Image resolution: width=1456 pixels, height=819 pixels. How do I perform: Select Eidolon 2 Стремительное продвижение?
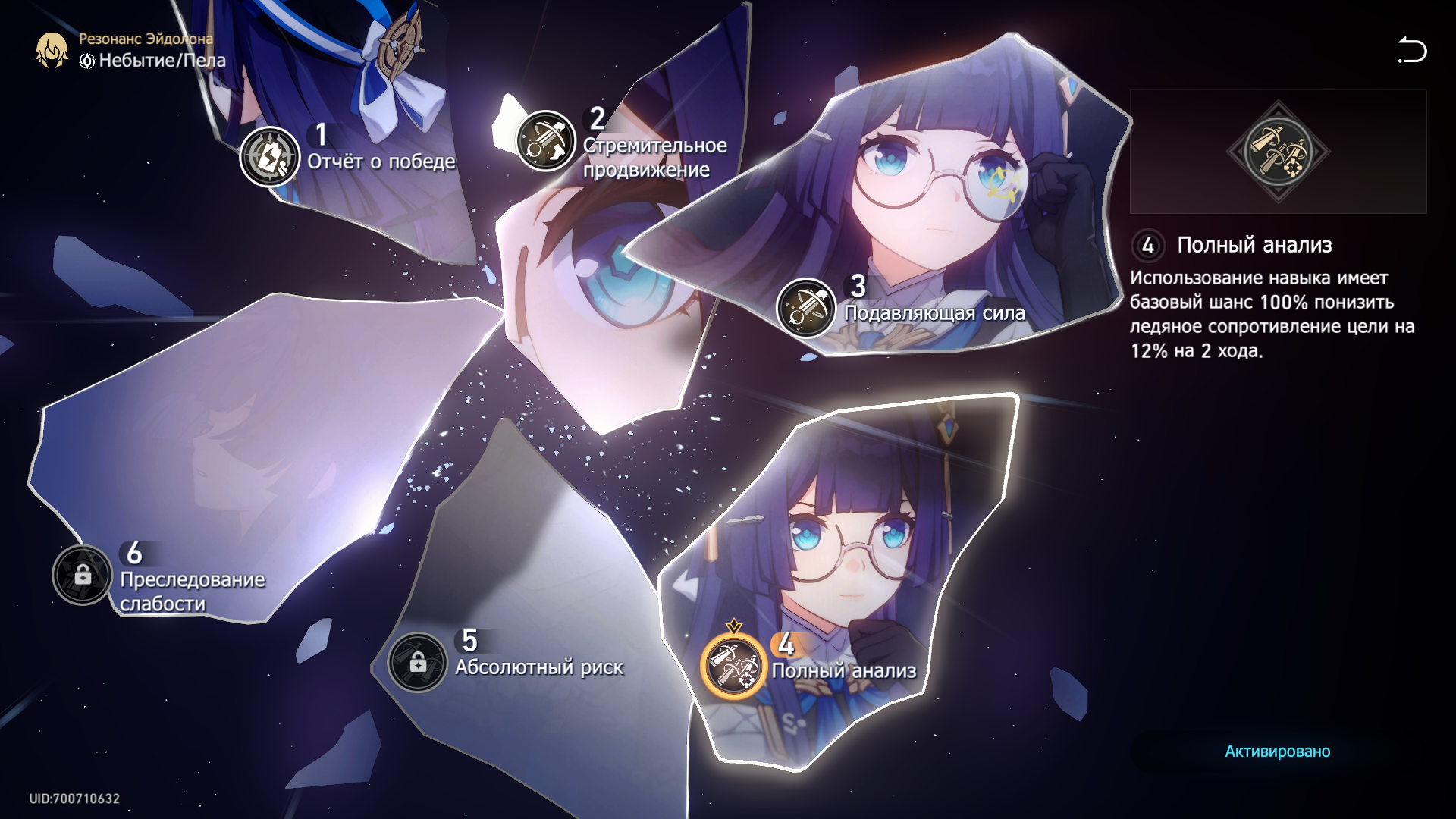pyautogui.click(x=545, y=141)
